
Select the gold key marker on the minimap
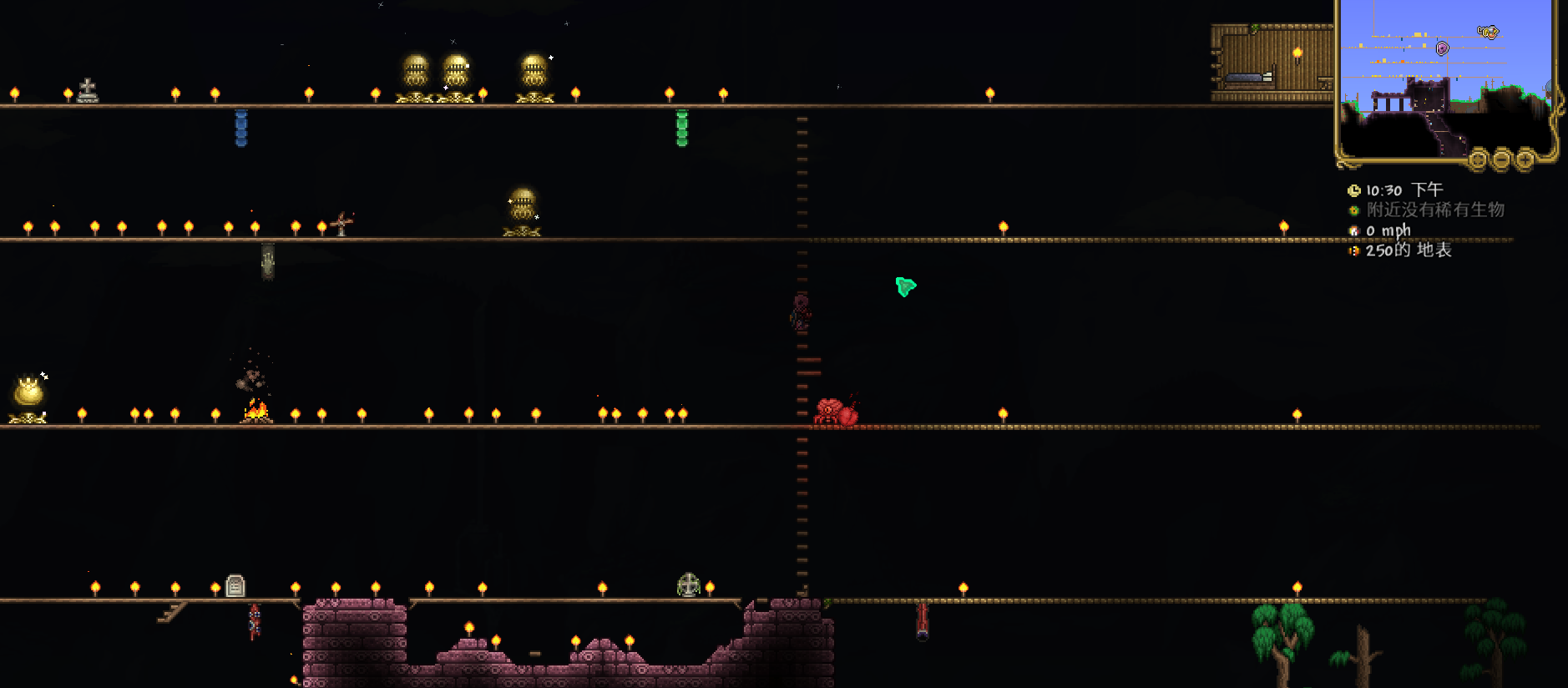[1488, 32]
